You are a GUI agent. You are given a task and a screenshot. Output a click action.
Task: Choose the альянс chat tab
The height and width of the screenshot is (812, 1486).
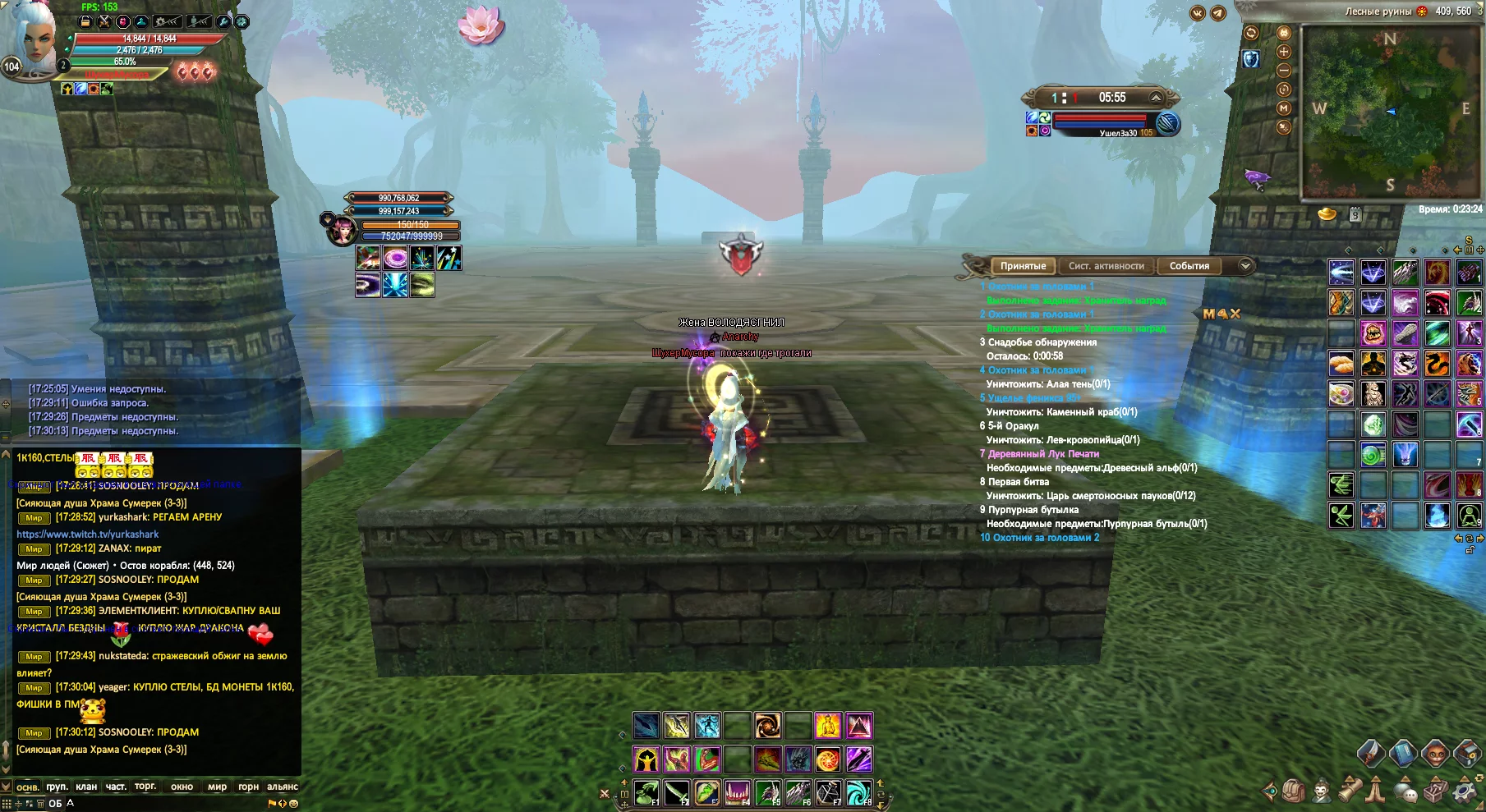283,787
